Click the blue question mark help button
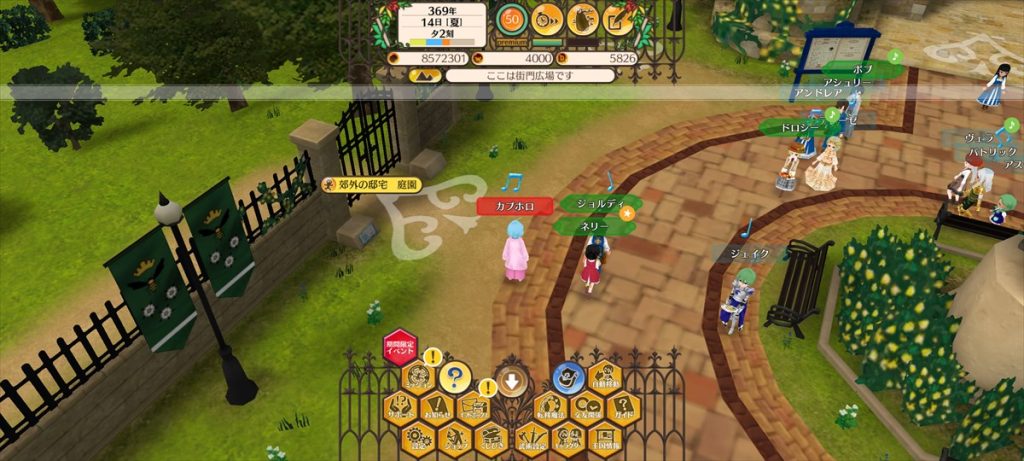 (x=455, y=378)
